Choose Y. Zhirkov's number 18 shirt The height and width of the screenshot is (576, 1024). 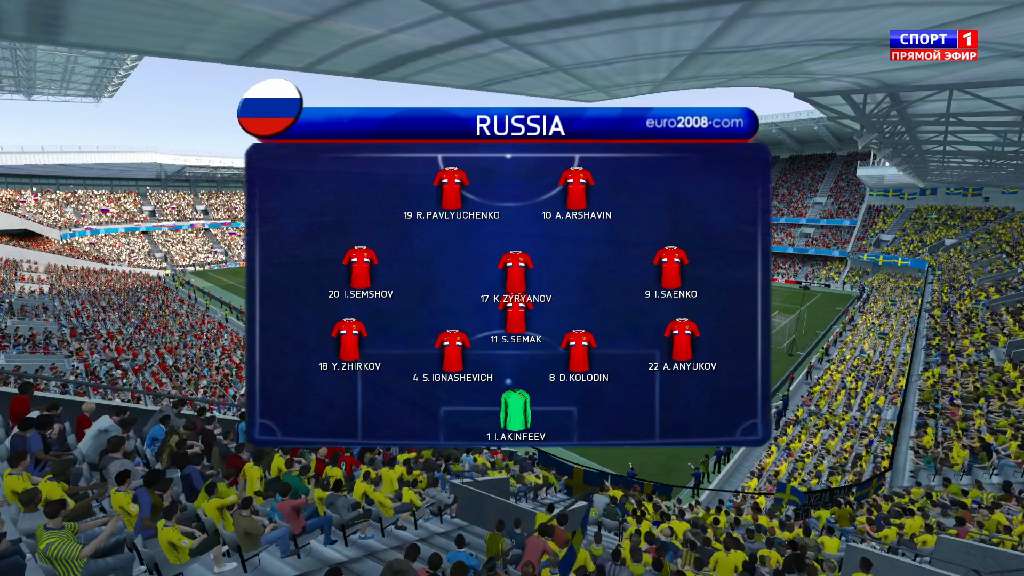349,340
